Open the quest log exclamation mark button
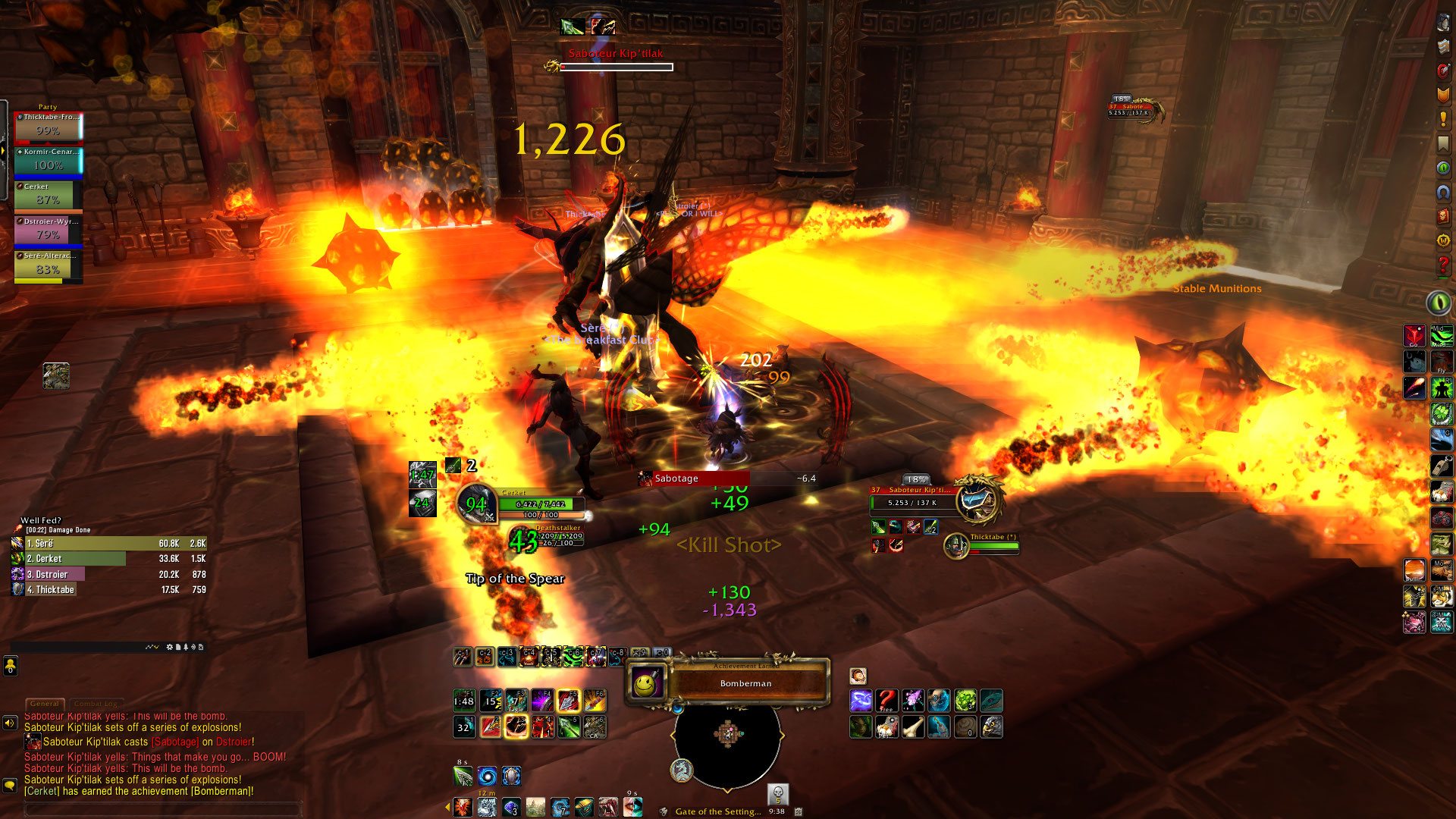The width and height of the screenshot is (1456, 819). (1443, 120)
